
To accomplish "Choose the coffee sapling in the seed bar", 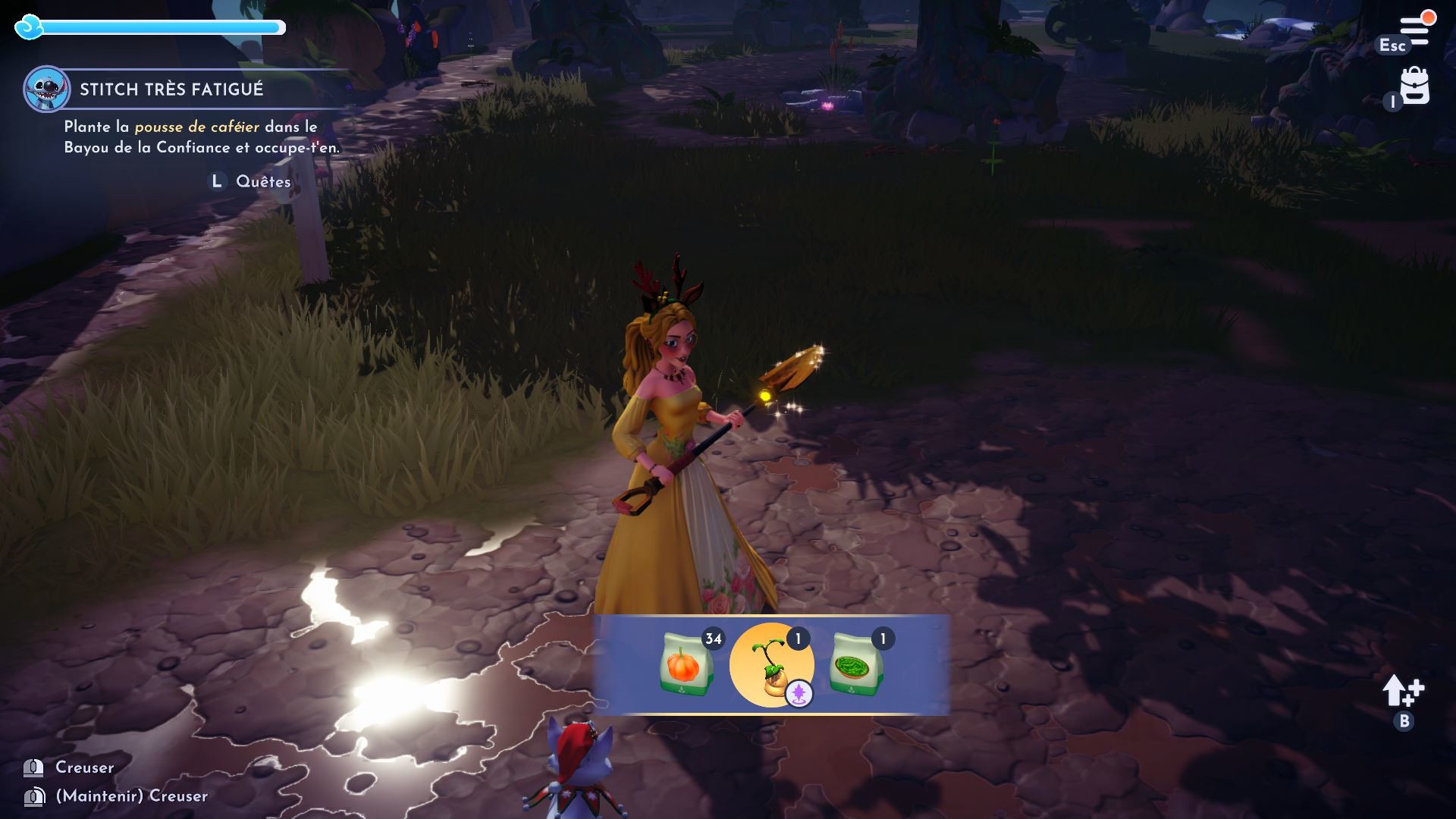I will [x=771, y=665].
